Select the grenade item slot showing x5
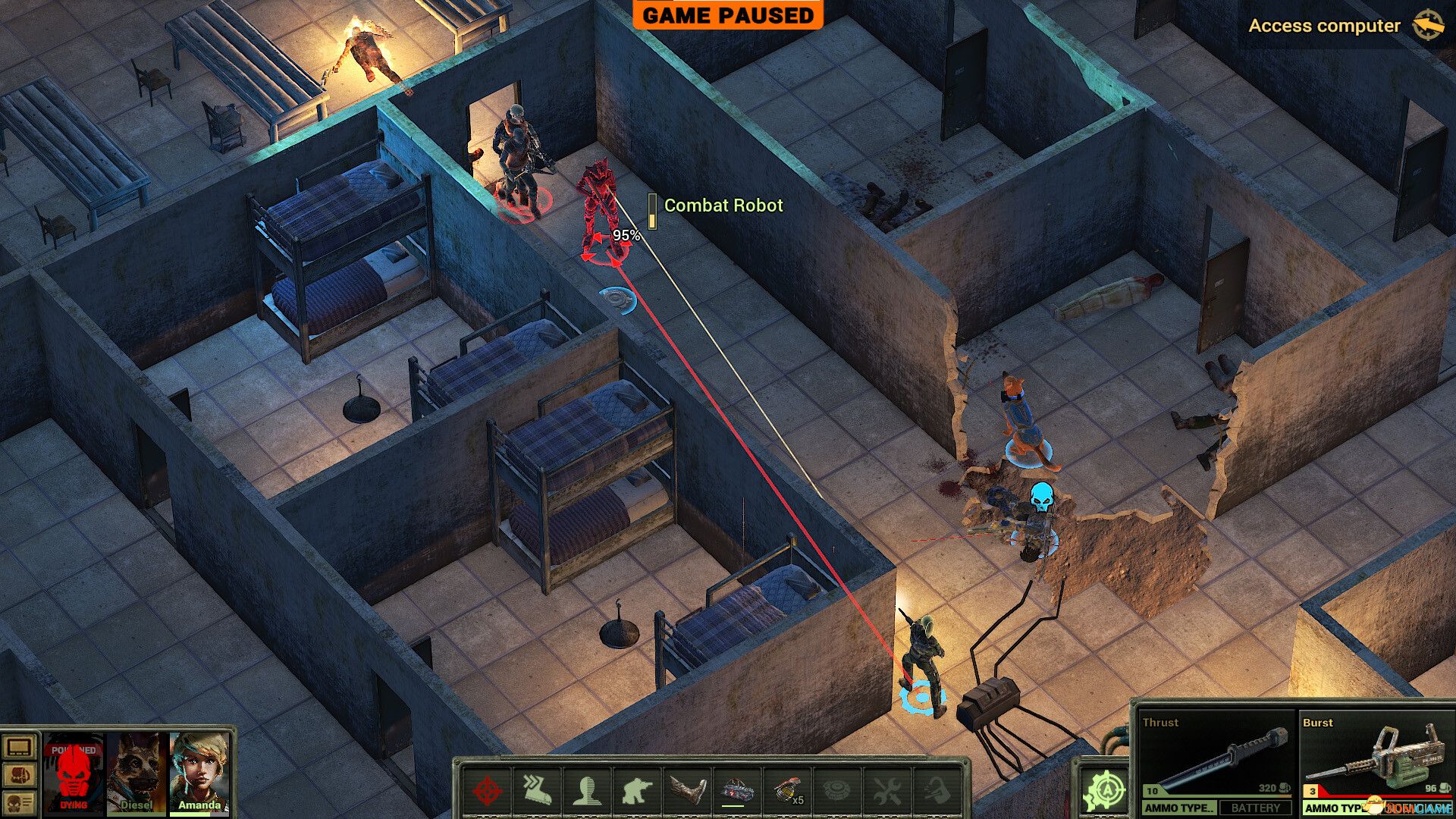Viewport: 1456px width, 819px height. click(x=786, y=789)
